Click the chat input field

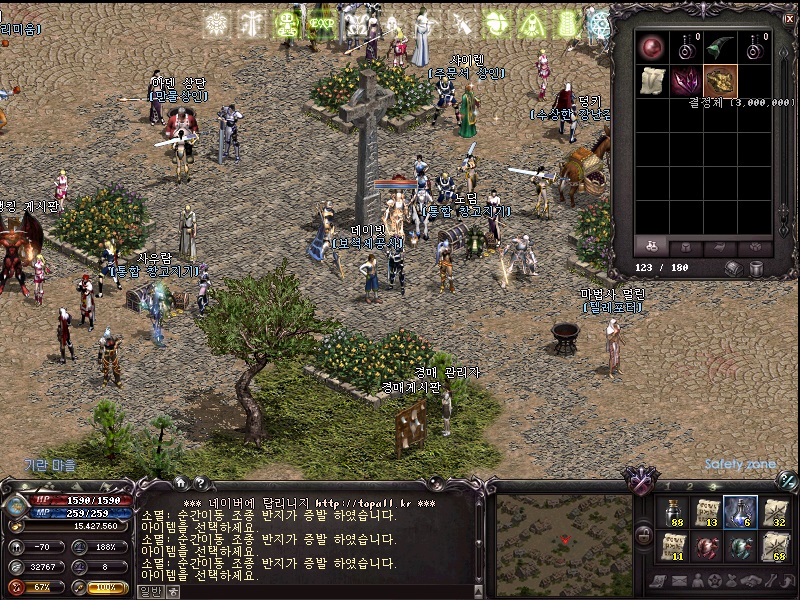tap(320, 590)
